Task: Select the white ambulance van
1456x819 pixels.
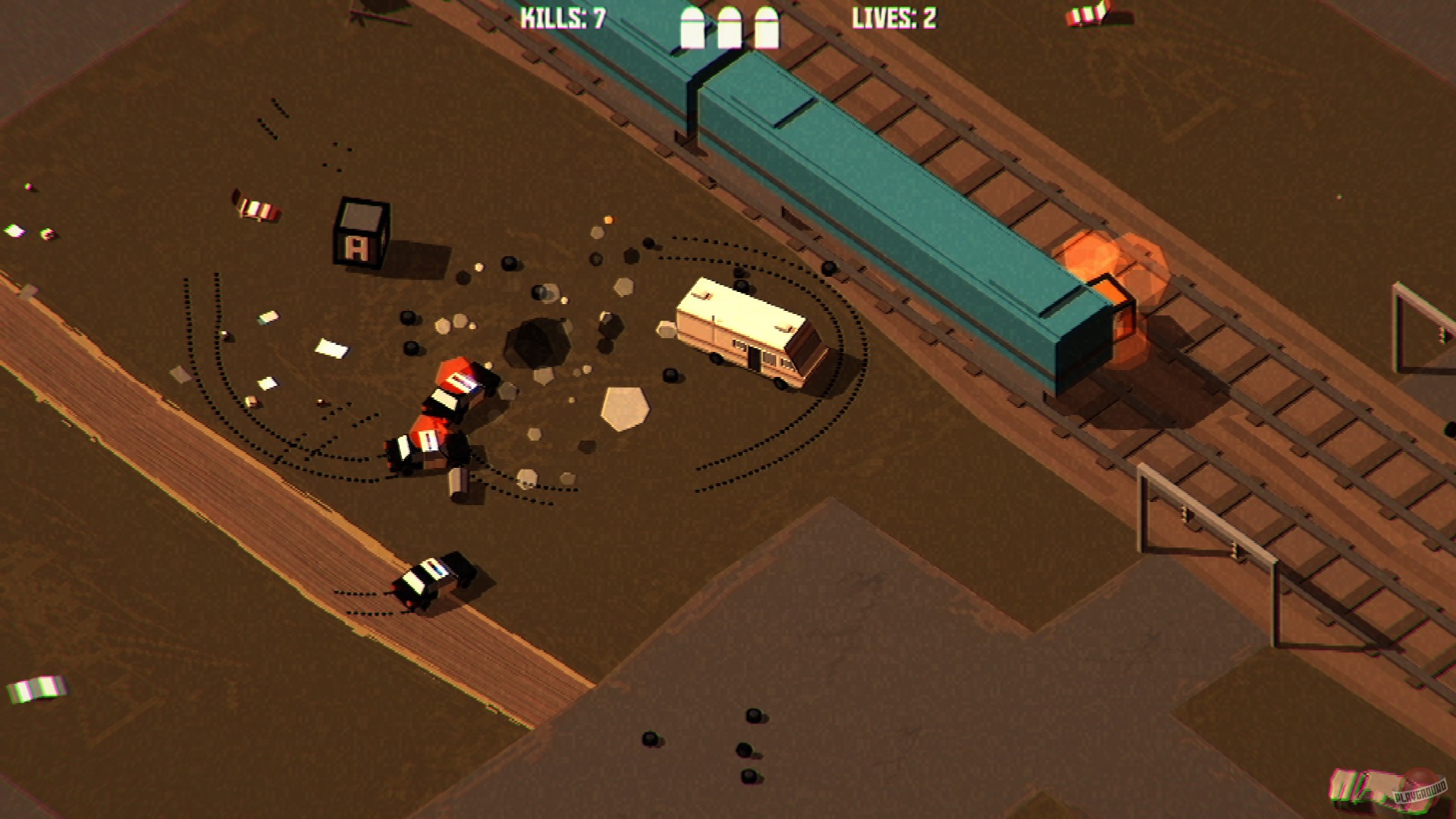Action: pos(739,334)
